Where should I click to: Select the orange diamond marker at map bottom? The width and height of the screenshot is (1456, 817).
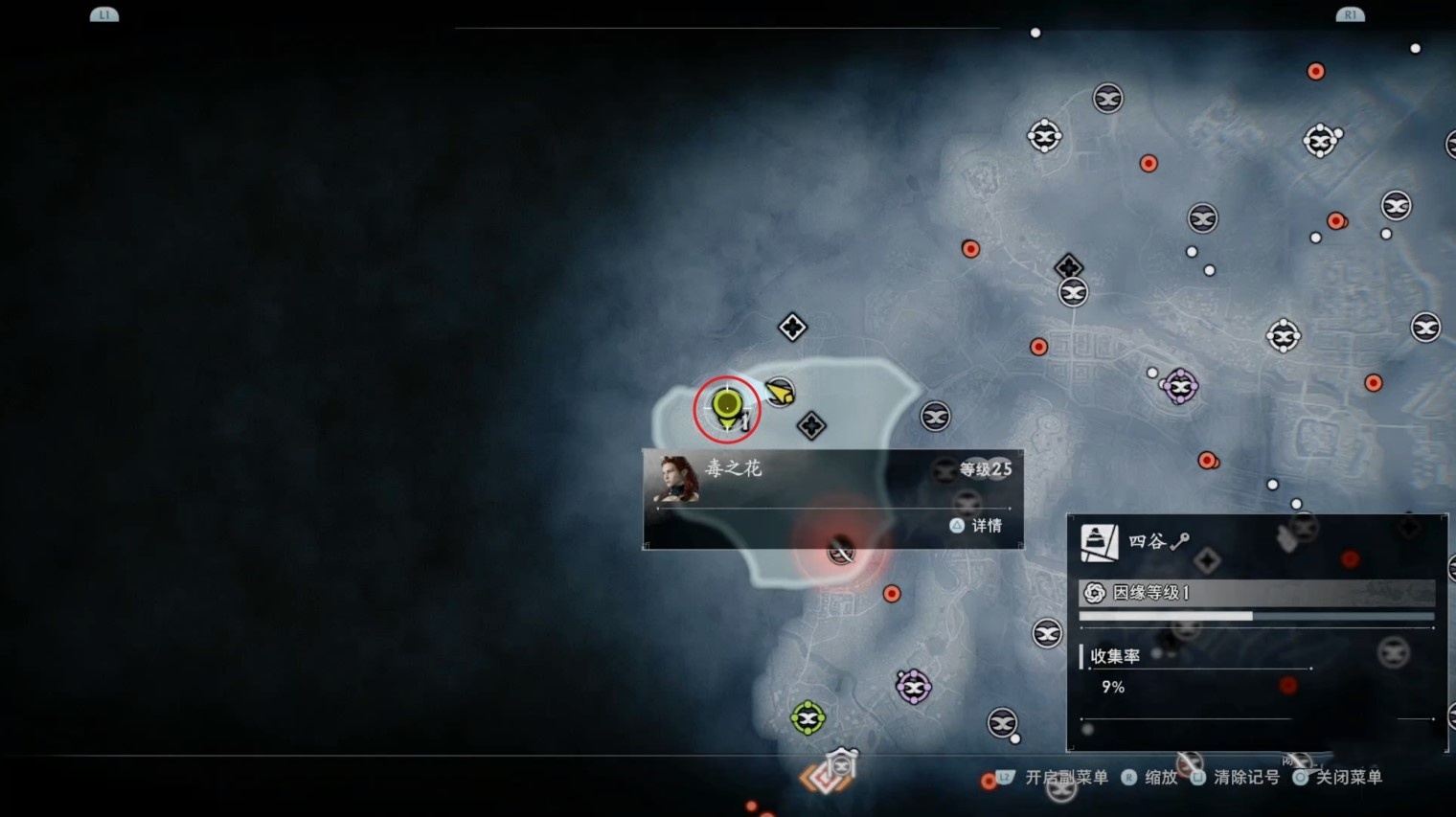coord(826,776)
